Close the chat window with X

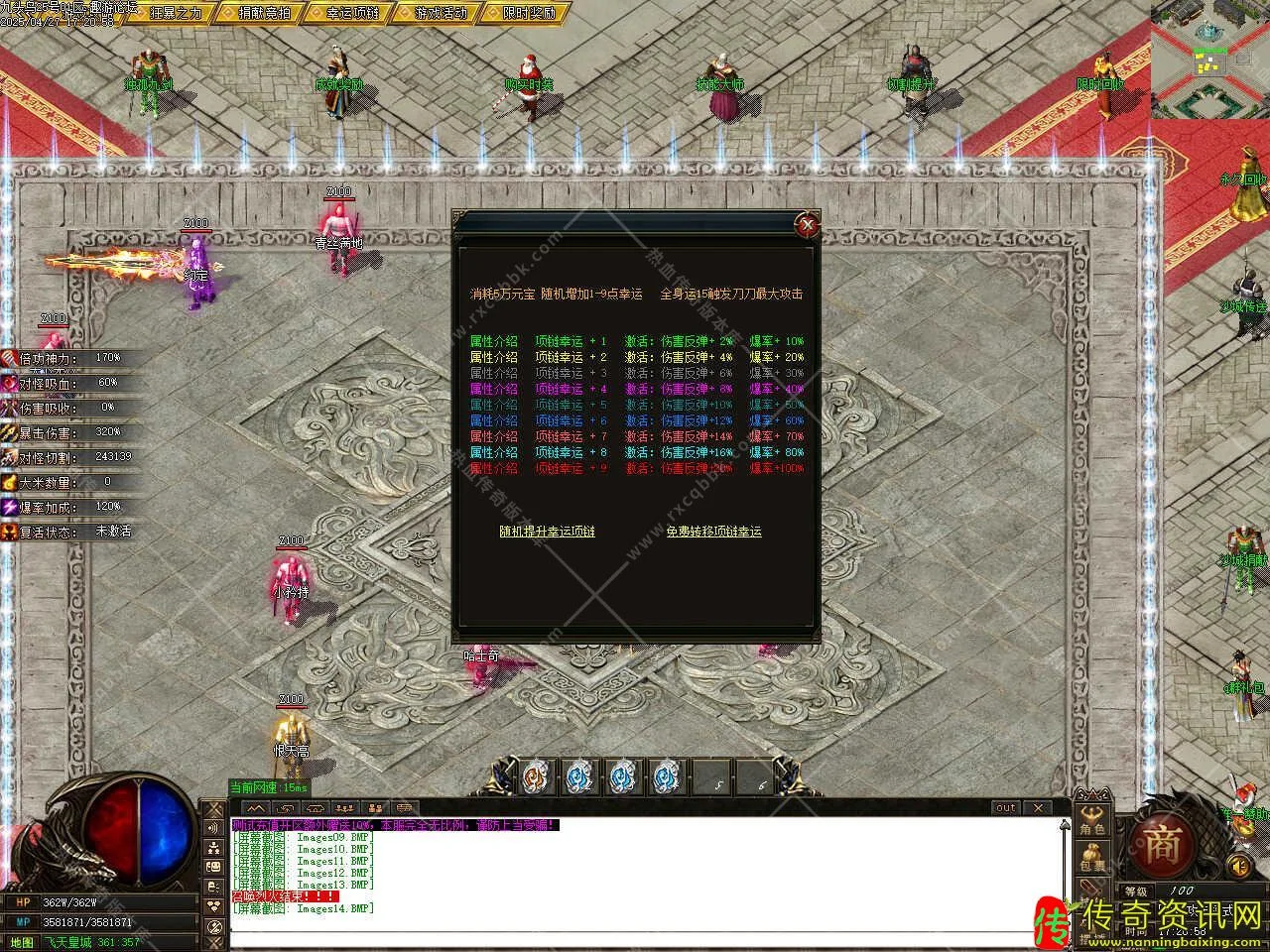click(x=1037, y=808)
